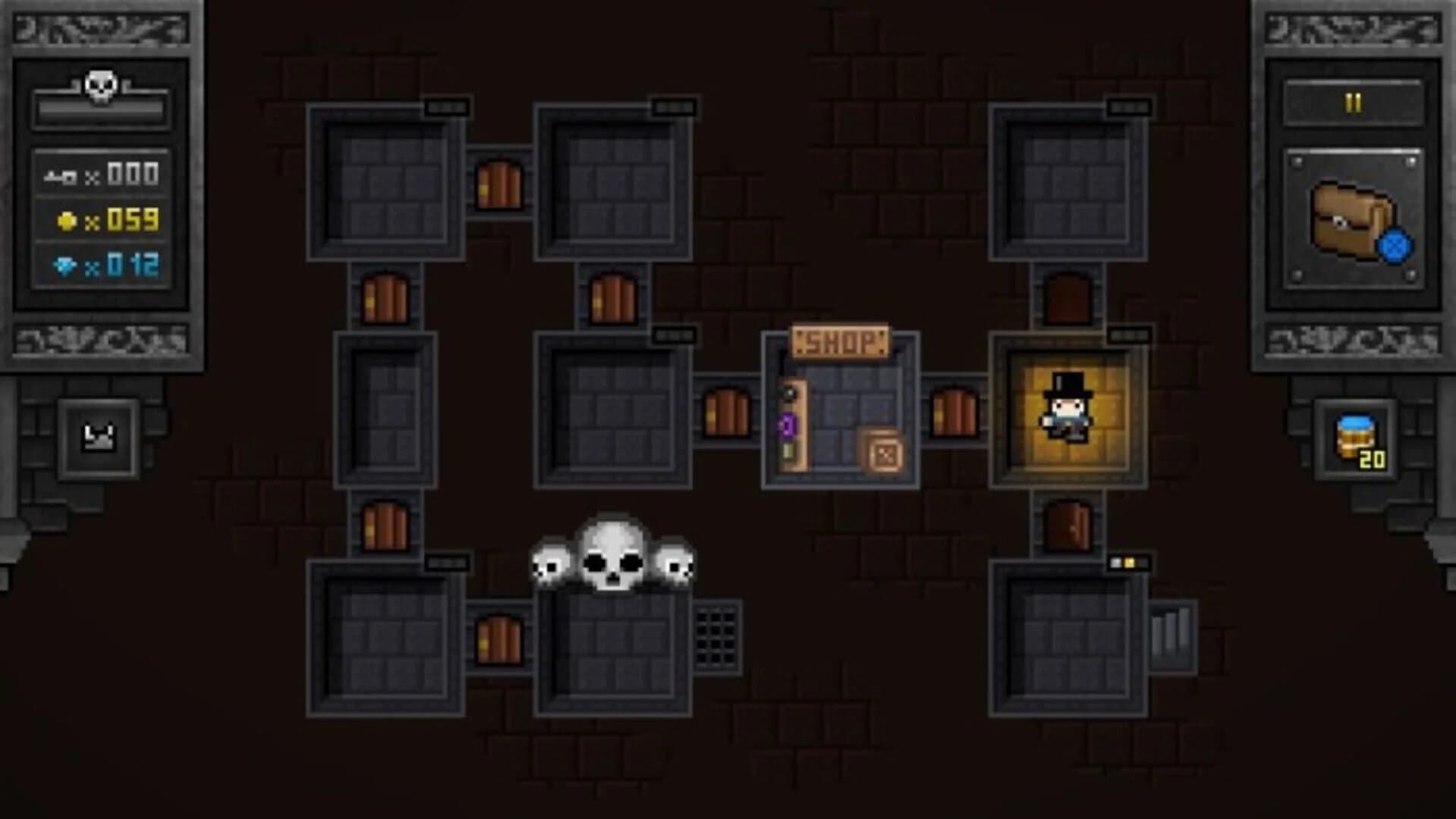Open the door left of the shop room

point(728,410)
